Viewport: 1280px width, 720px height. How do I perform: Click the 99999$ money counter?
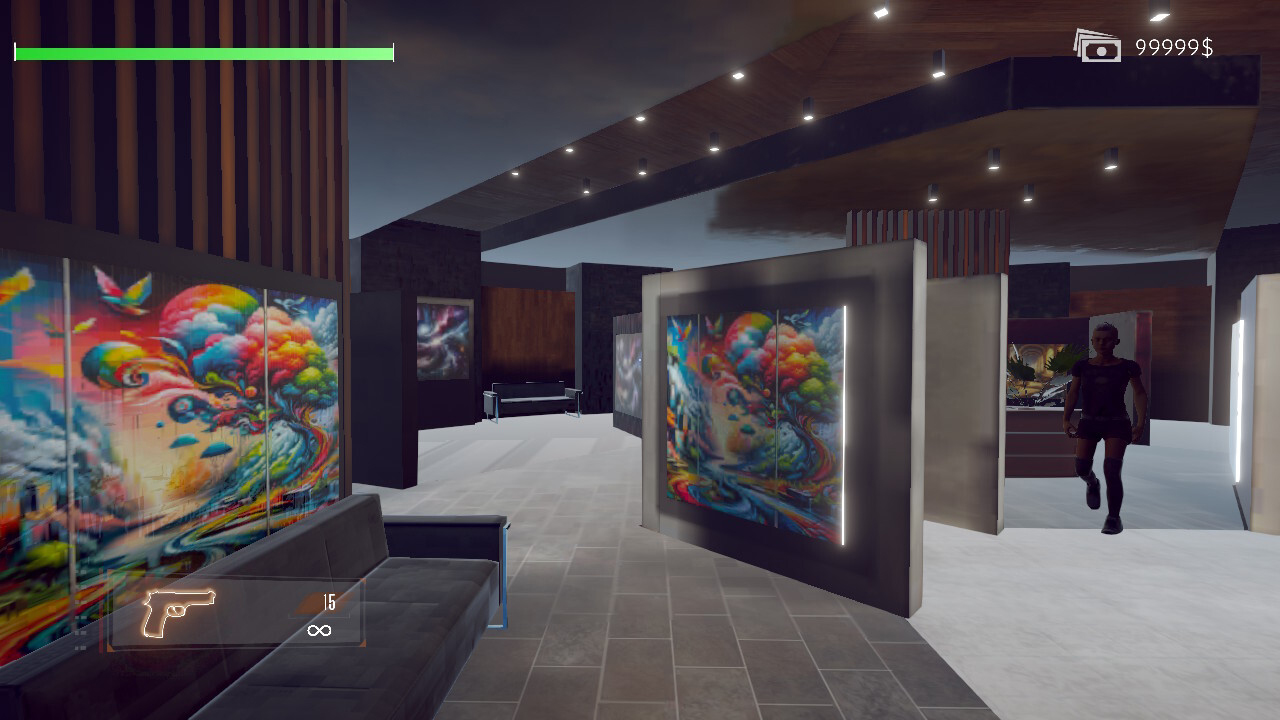point(1175,45)
